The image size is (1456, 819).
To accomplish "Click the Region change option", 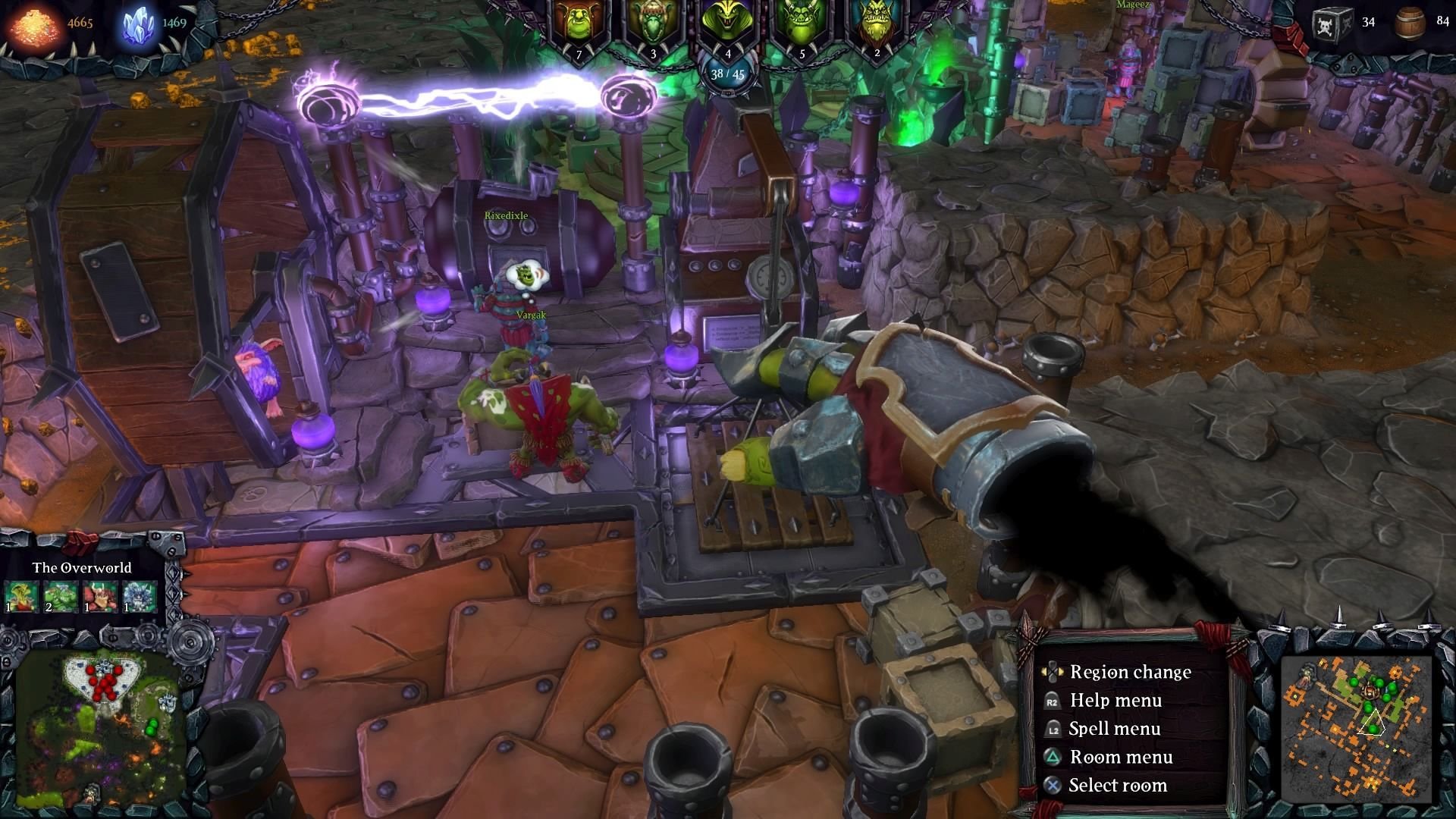I will tap(1131, 672).
